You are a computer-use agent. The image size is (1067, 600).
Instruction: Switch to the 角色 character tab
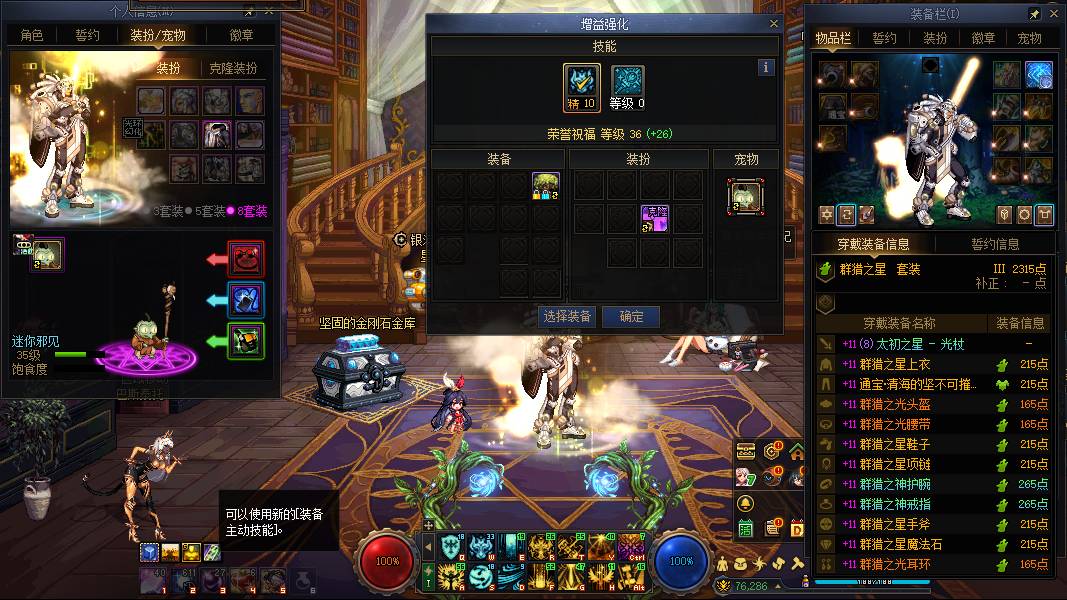[32, 35]
